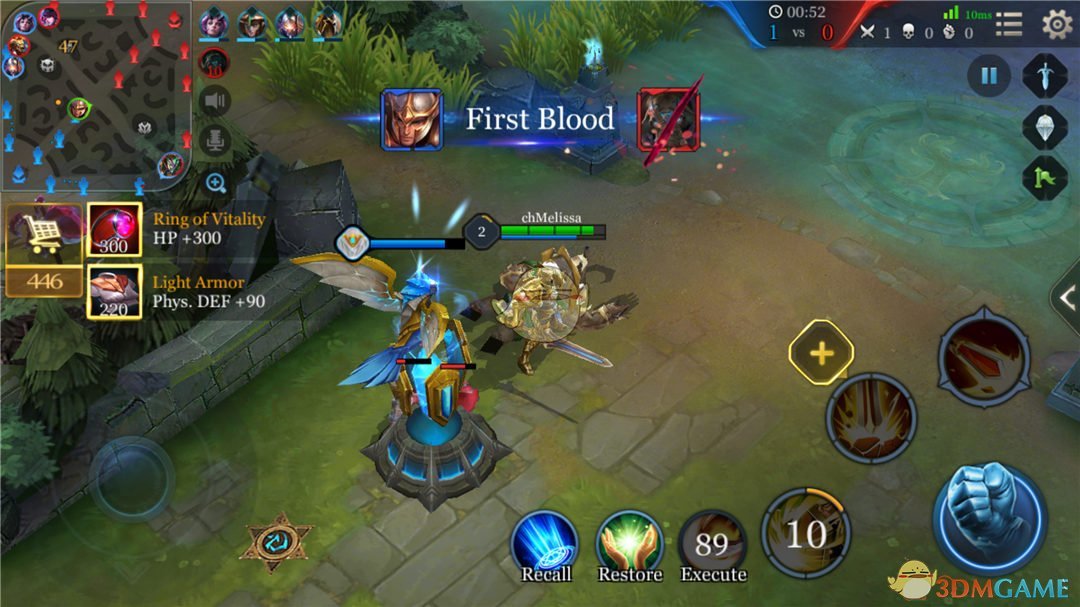The height and width of the screenshot is (607, 1080).
Task: Expand the right-side arrow panel
Action: point(1066,296)
